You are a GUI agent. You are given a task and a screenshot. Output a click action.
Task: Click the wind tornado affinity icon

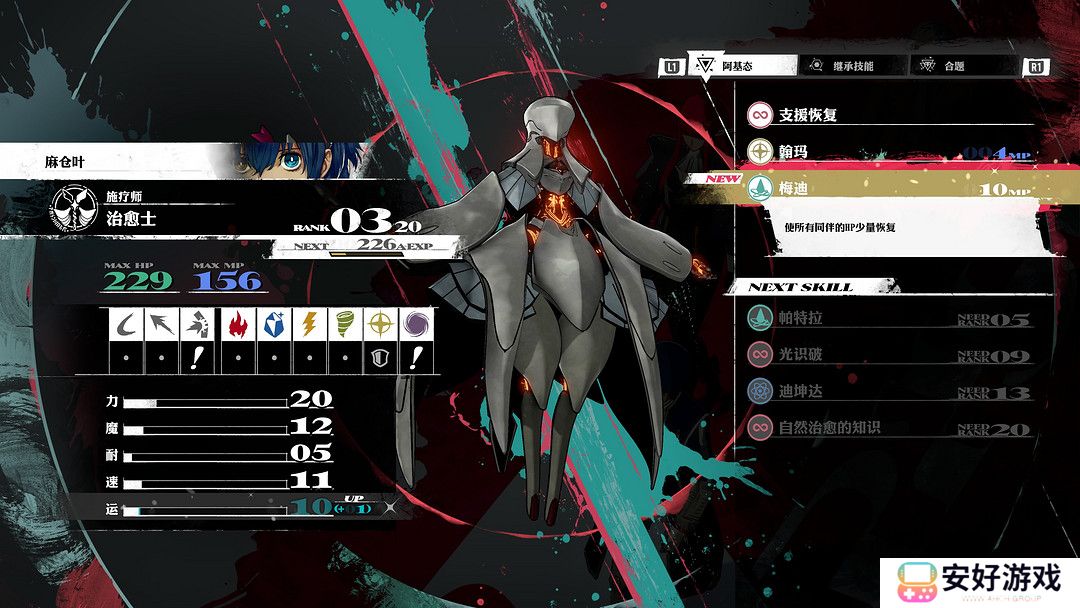point(344,324)
